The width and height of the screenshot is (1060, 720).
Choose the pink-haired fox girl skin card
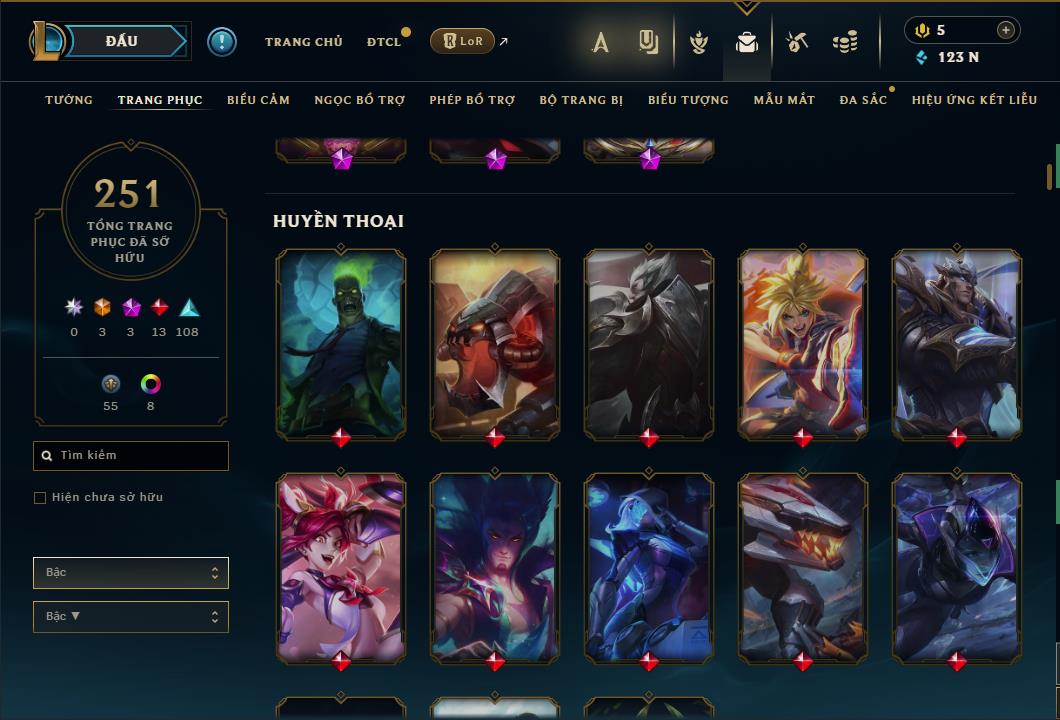[341, 568]
